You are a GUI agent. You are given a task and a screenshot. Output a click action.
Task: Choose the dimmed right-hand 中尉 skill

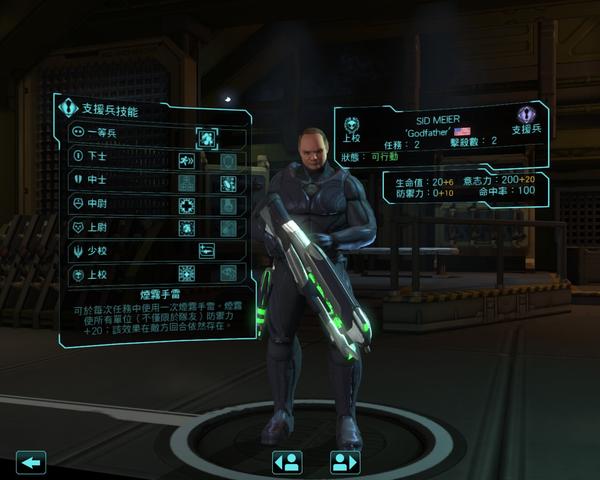coord(229,205)
